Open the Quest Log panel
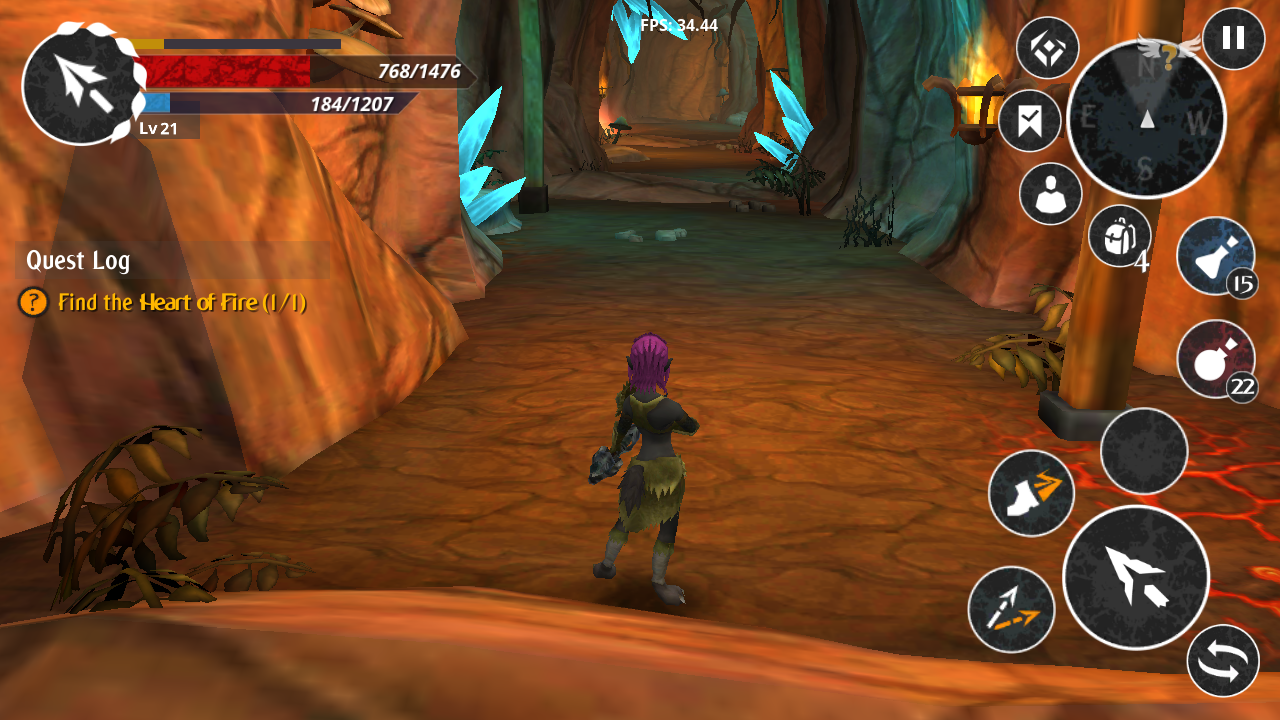Screen dimensions: 1280x720 coord(78,261)
